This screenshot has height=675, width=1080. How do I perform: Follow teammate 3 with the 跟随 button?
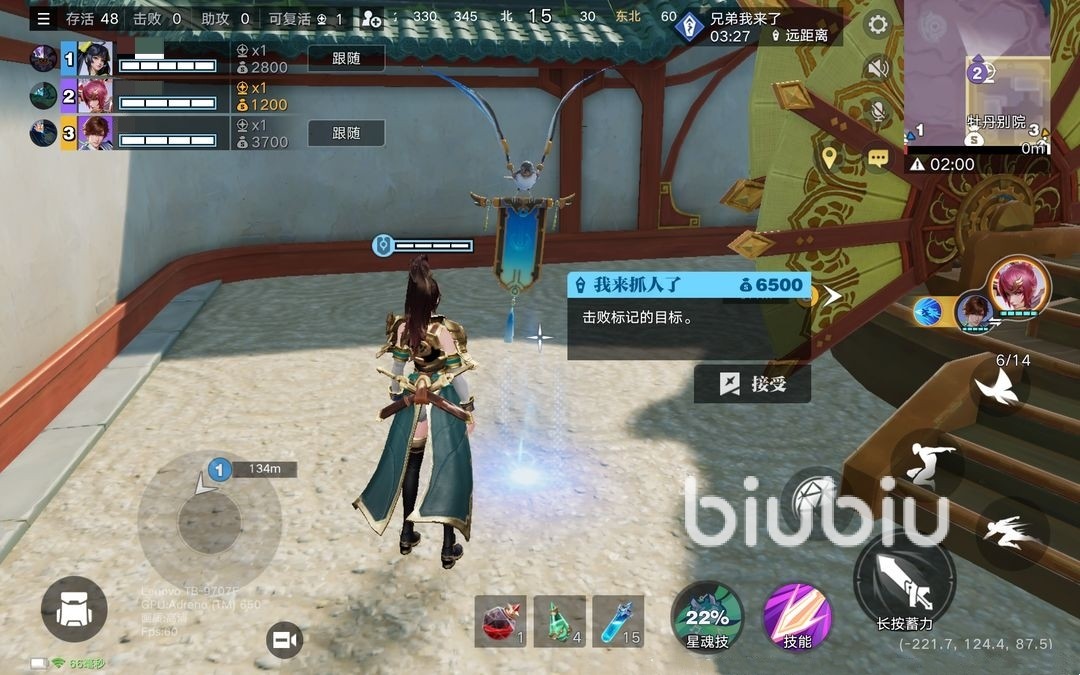point(346,132)
